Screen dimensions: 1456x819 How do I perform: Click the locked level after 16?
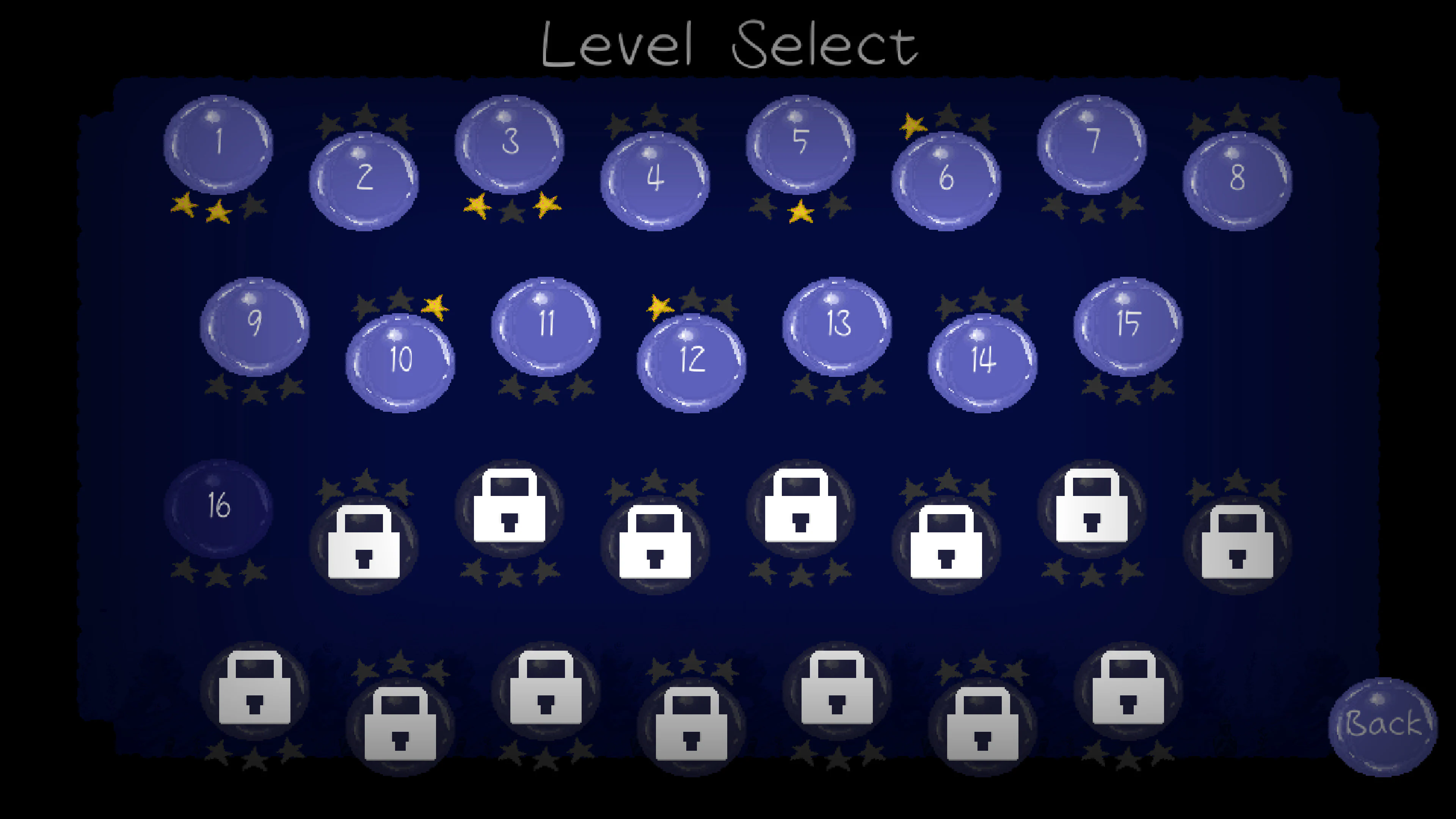[364, 543]
